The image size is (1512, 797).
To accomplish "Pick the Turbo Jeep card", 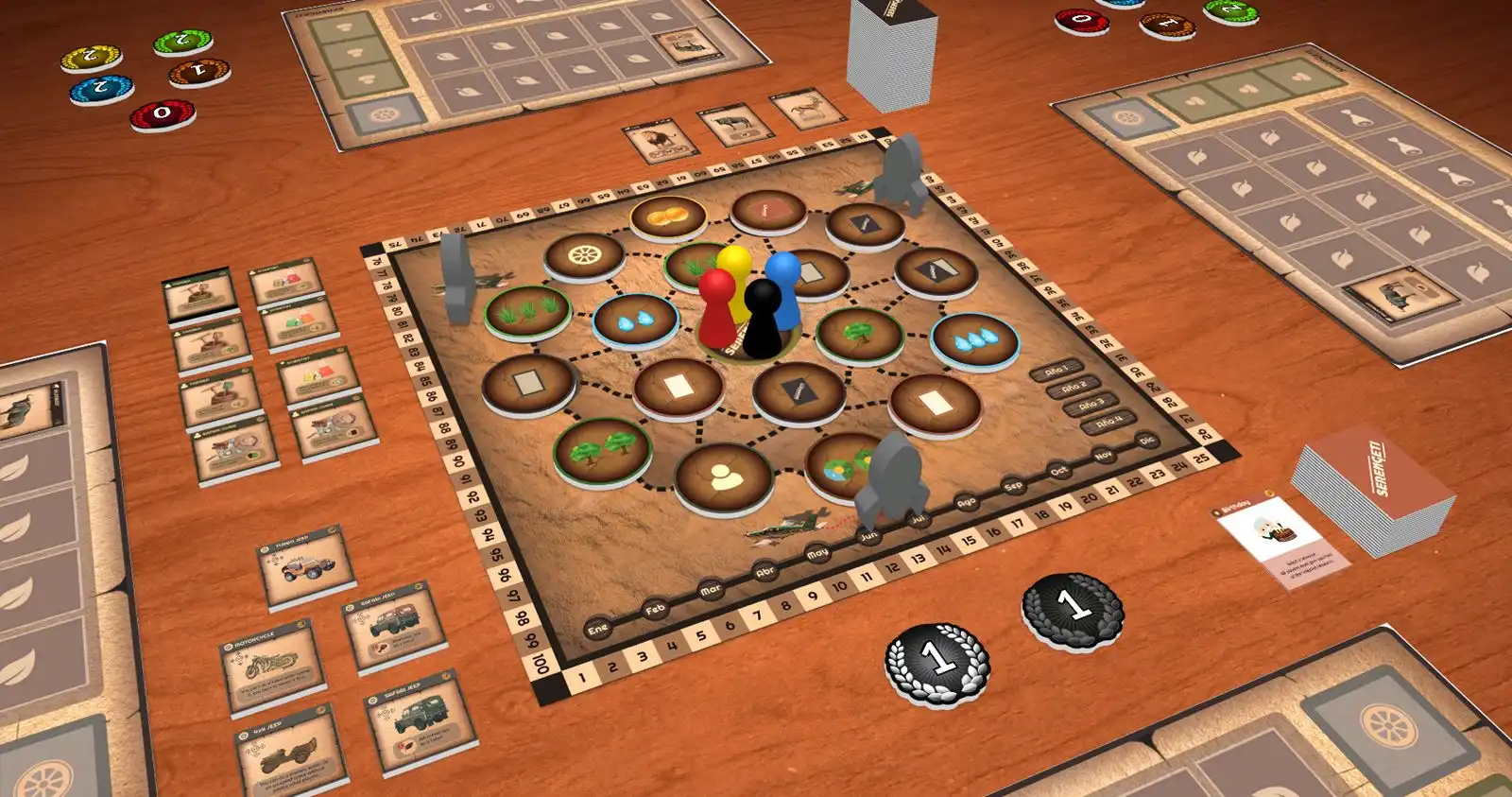I will (305, 565).
